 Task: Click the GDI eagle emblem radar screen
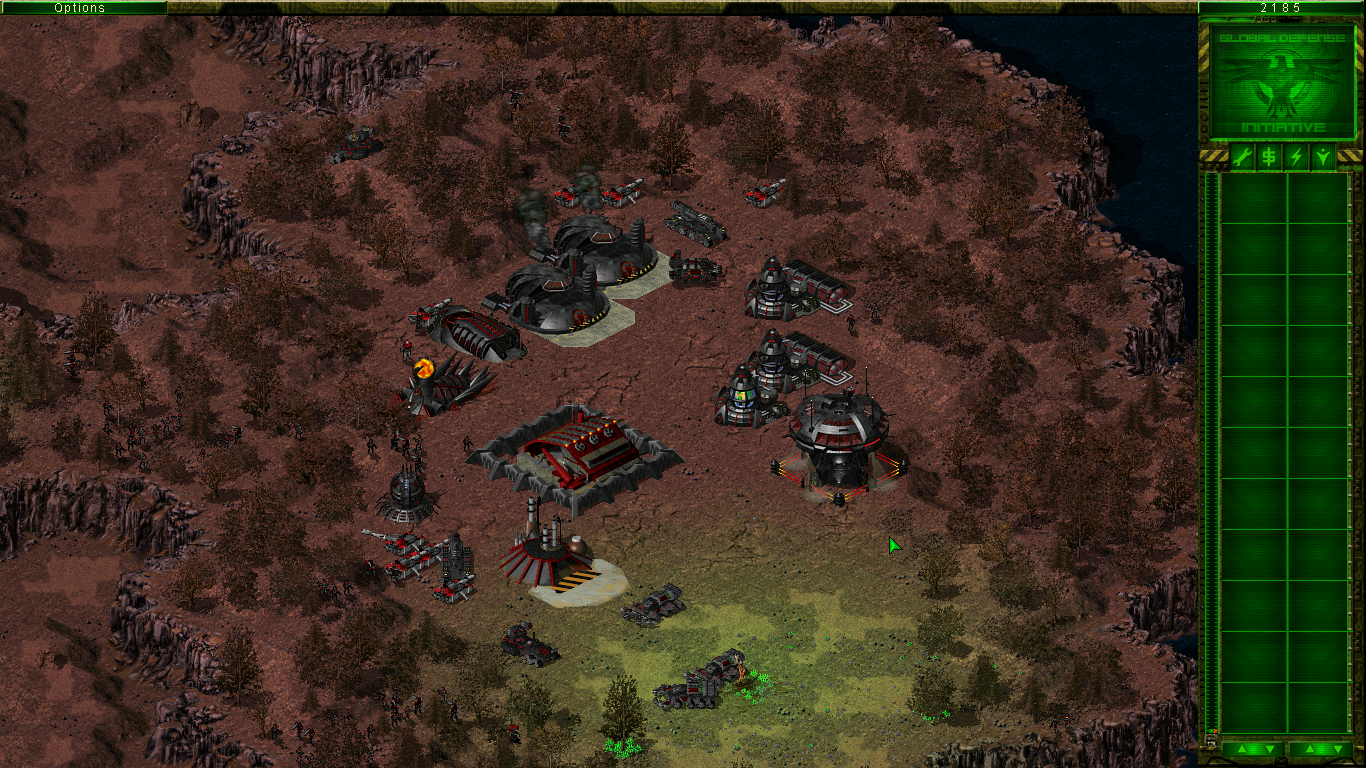[1281, 80]
